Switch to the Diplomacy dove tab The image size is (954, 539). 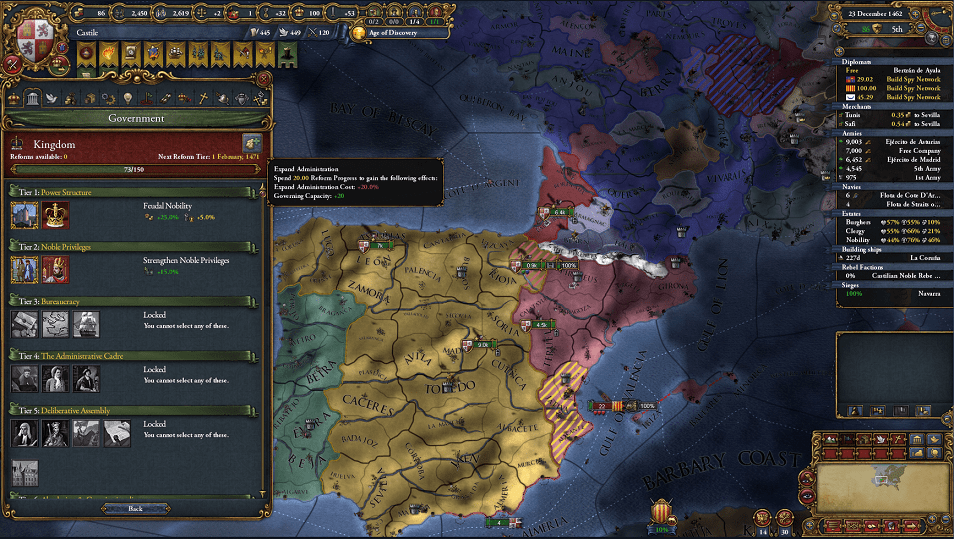pos(53,97)
